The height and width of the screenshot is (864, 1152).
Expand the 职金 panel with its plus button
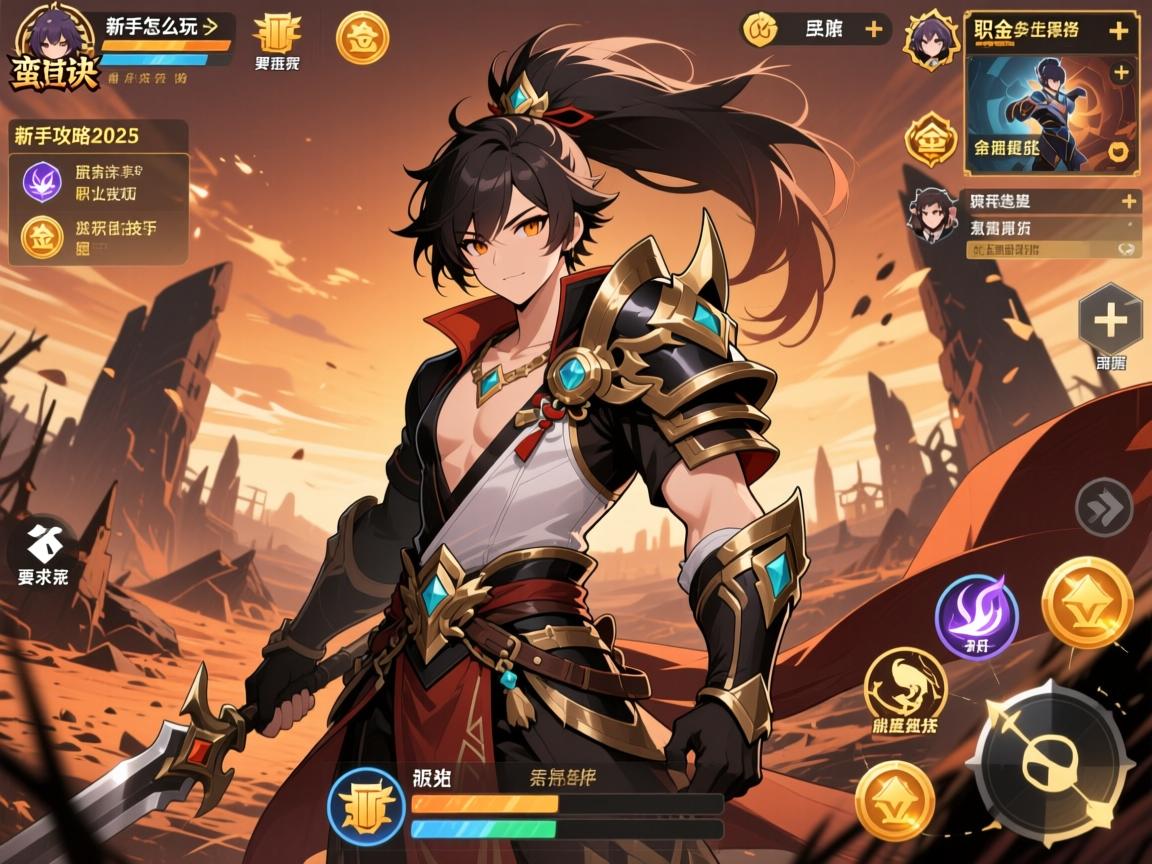pyautogui.click(x=1119, y=31)
